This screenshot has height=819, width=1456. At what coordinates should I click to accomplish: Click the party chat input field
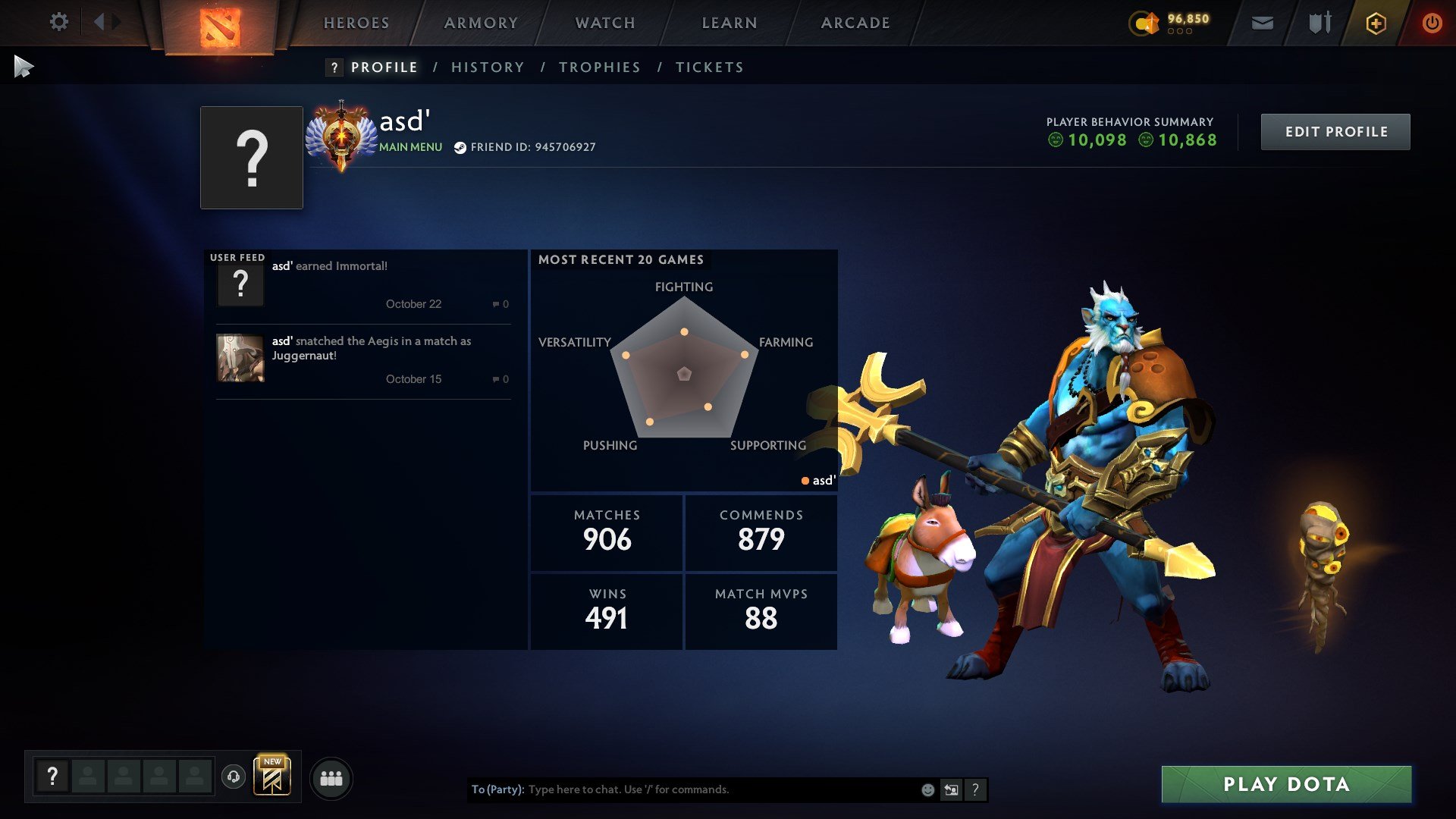pos(682,789)
